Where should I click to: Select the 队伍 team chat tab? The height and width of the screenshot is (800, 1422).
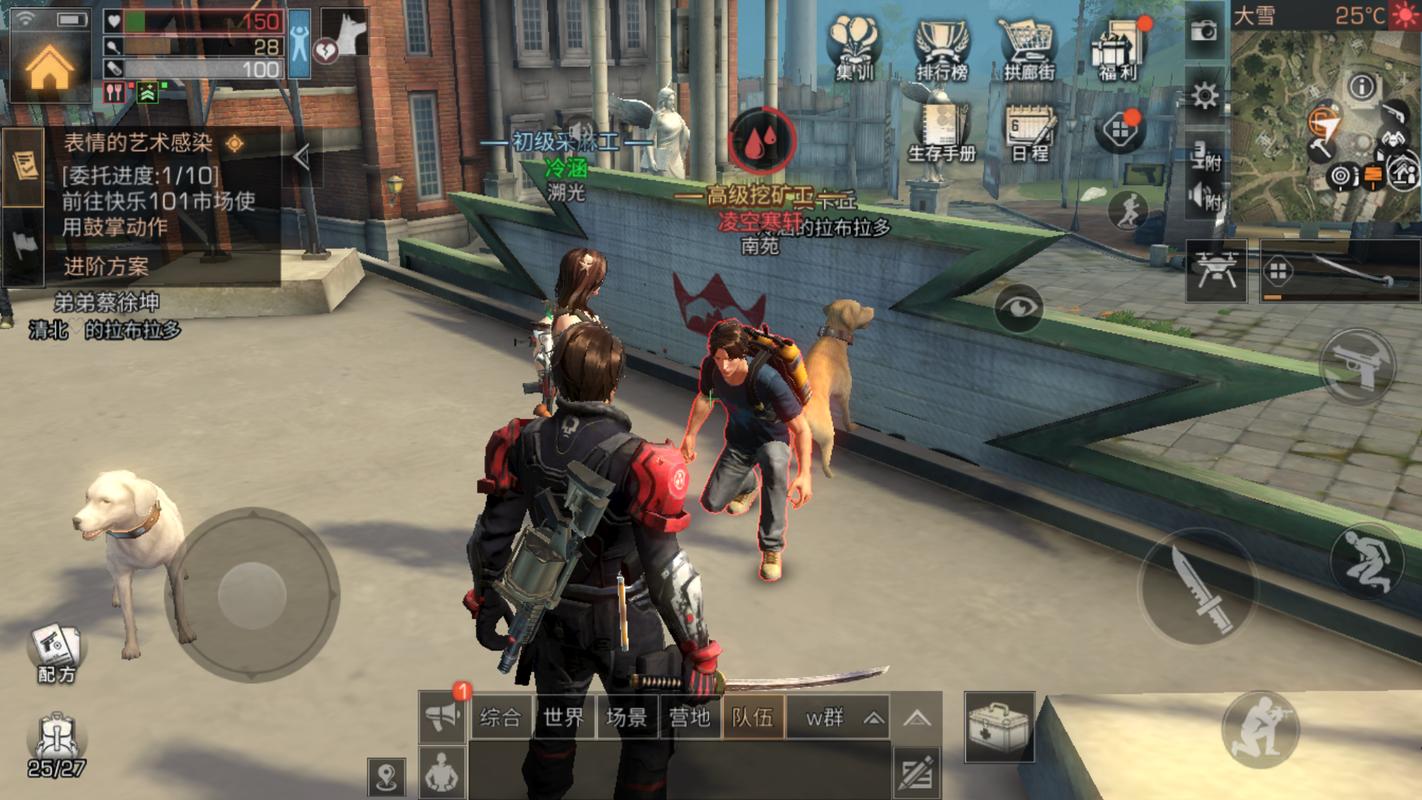point(752,717)
